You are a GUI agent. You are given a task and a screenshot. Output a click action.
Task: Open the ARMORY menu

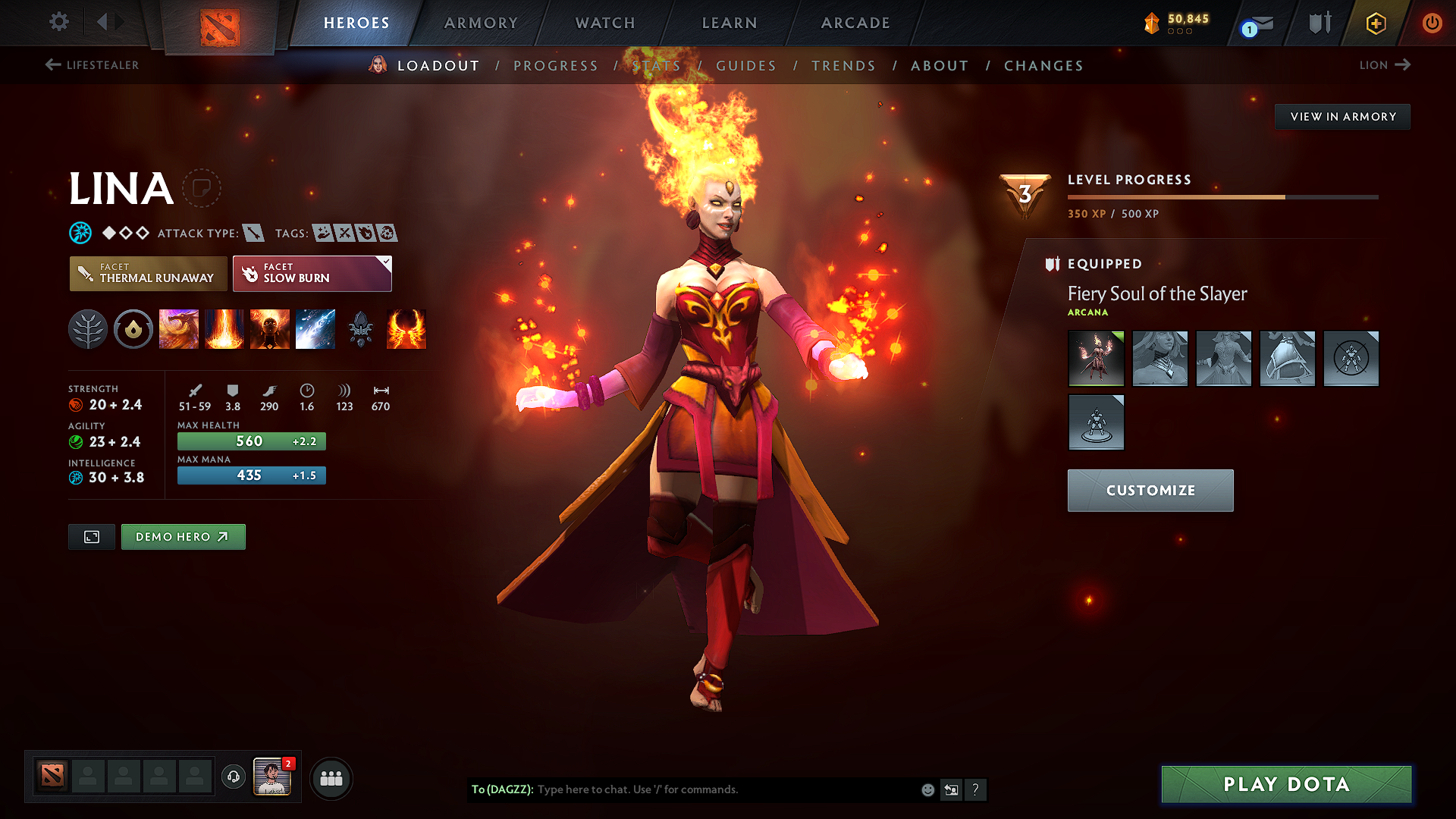tap(481, 23)
